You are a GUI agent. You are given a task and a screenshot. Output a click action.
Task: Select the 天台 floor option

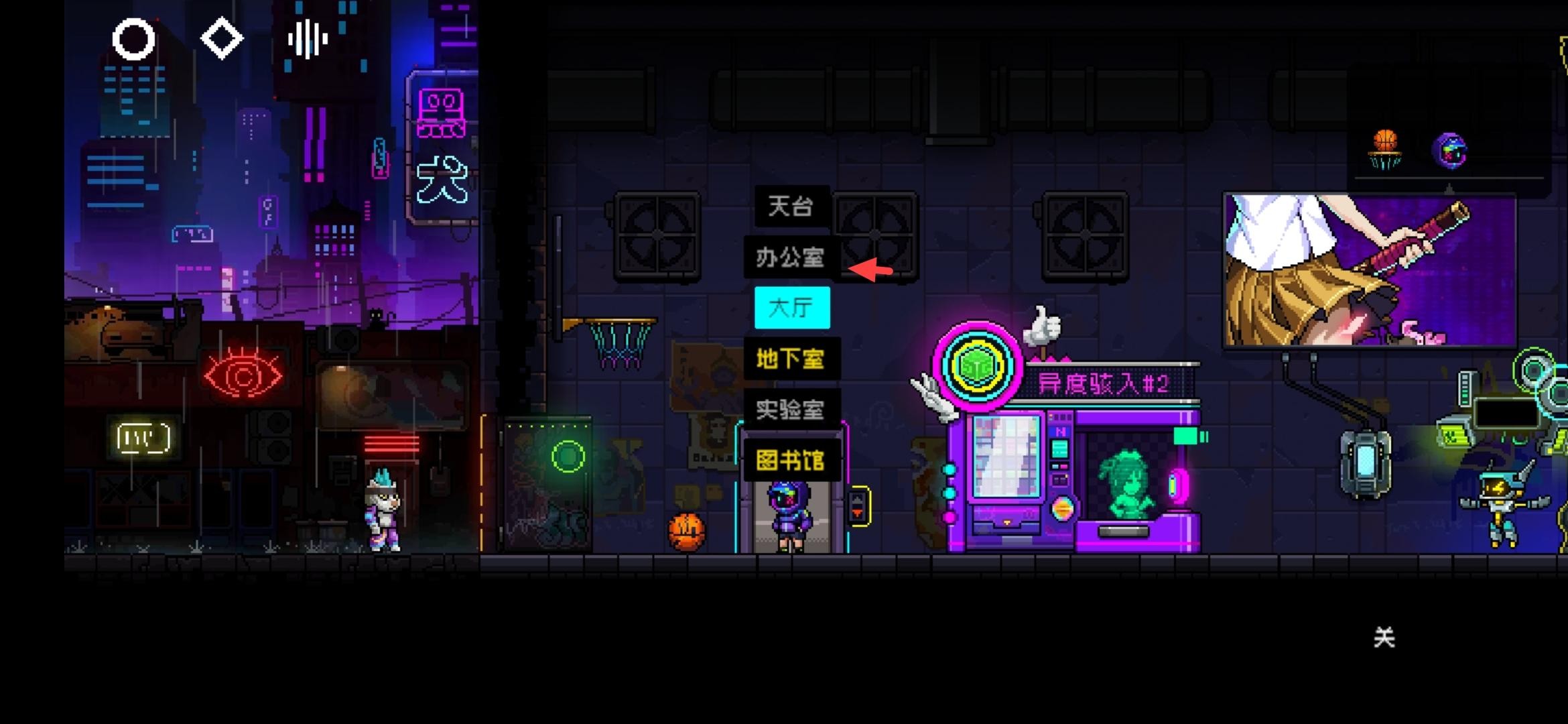click(x=791, y=206)
